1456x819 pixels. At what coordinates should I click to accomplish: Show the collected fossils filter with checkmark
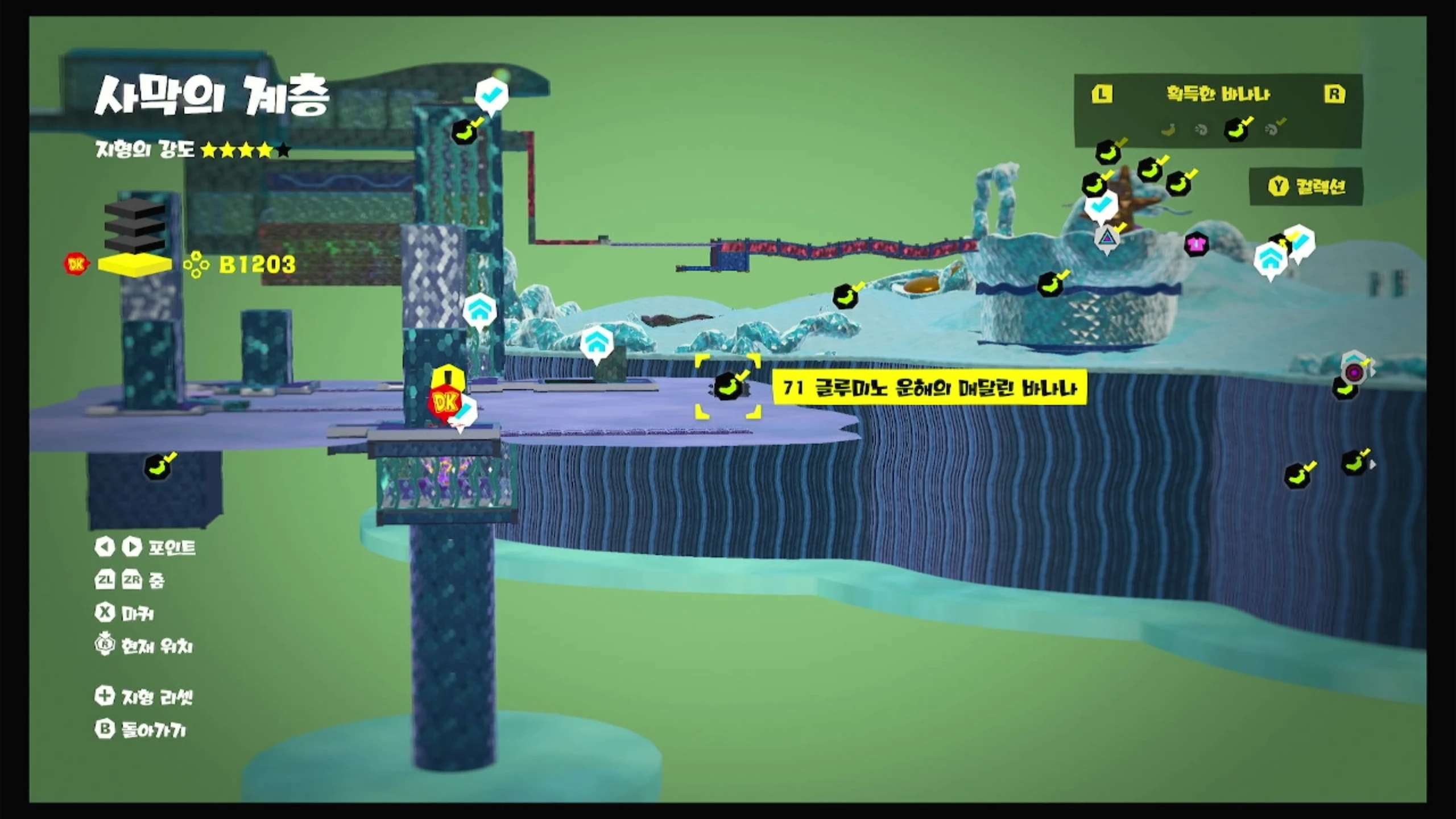(x=1274, y=130)
